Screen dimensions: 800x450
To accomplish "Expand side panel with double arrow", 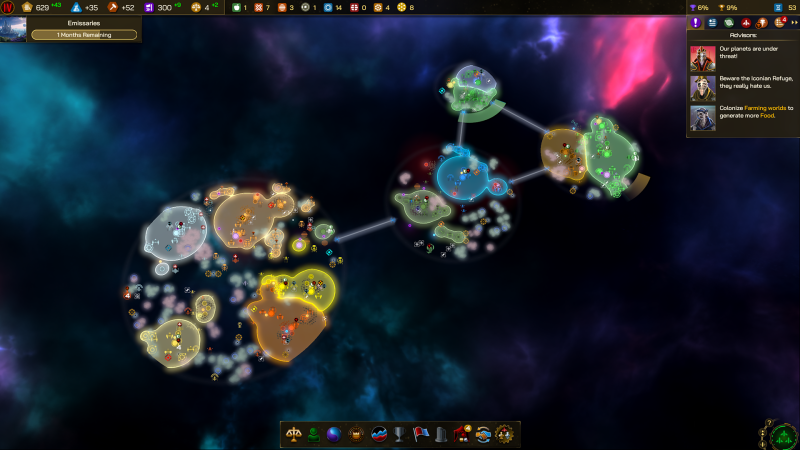I will tap(793, 23).
